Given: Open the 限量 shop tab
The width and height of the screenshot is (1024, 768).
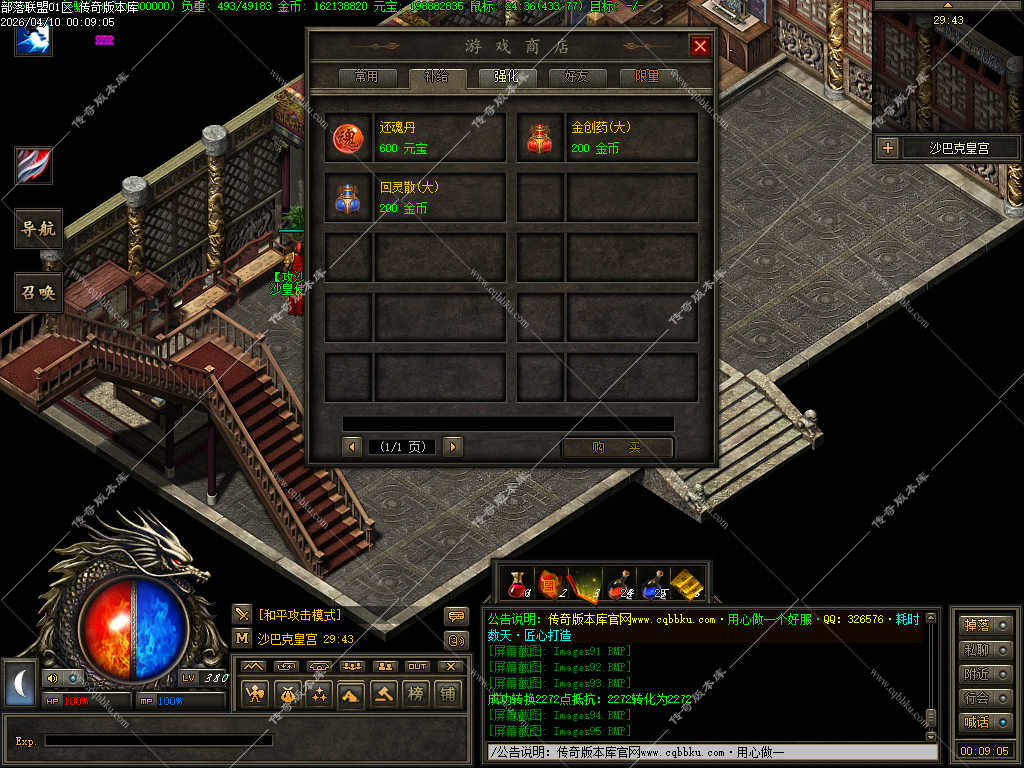Looking at the screenshot, I should (x=646, y=76).
